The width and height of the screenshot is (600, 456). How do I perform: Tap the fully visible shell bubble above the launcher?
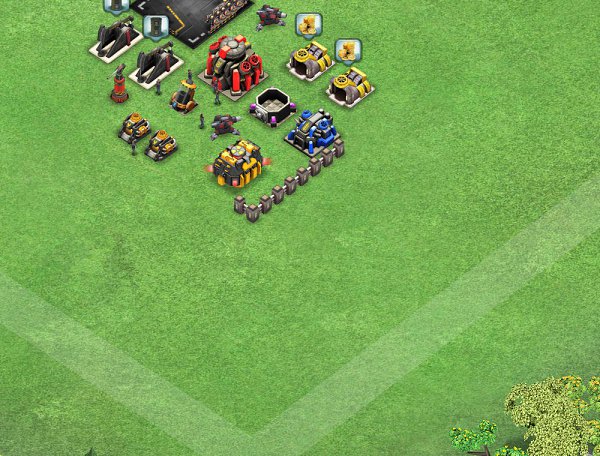(154, 25)
